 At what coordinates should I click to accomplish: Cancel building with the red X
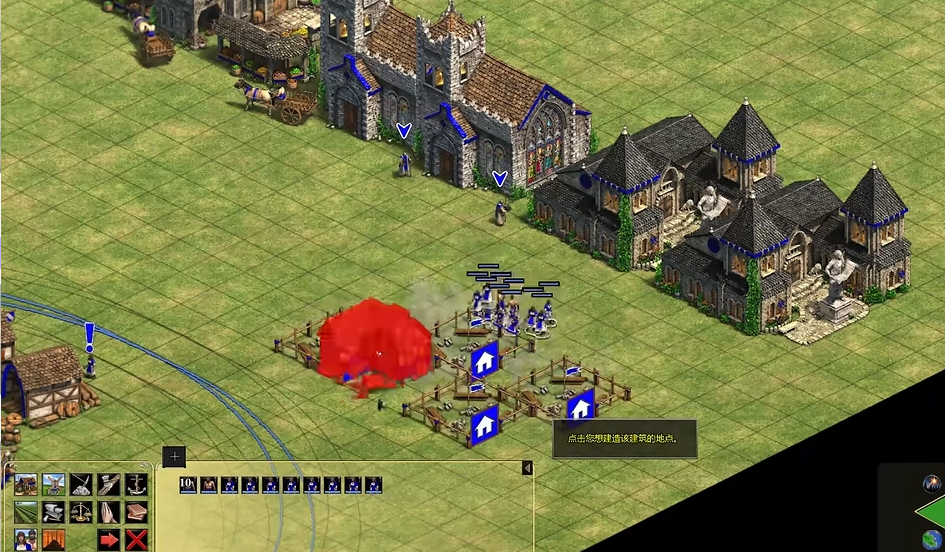click(x=136, y=540)
